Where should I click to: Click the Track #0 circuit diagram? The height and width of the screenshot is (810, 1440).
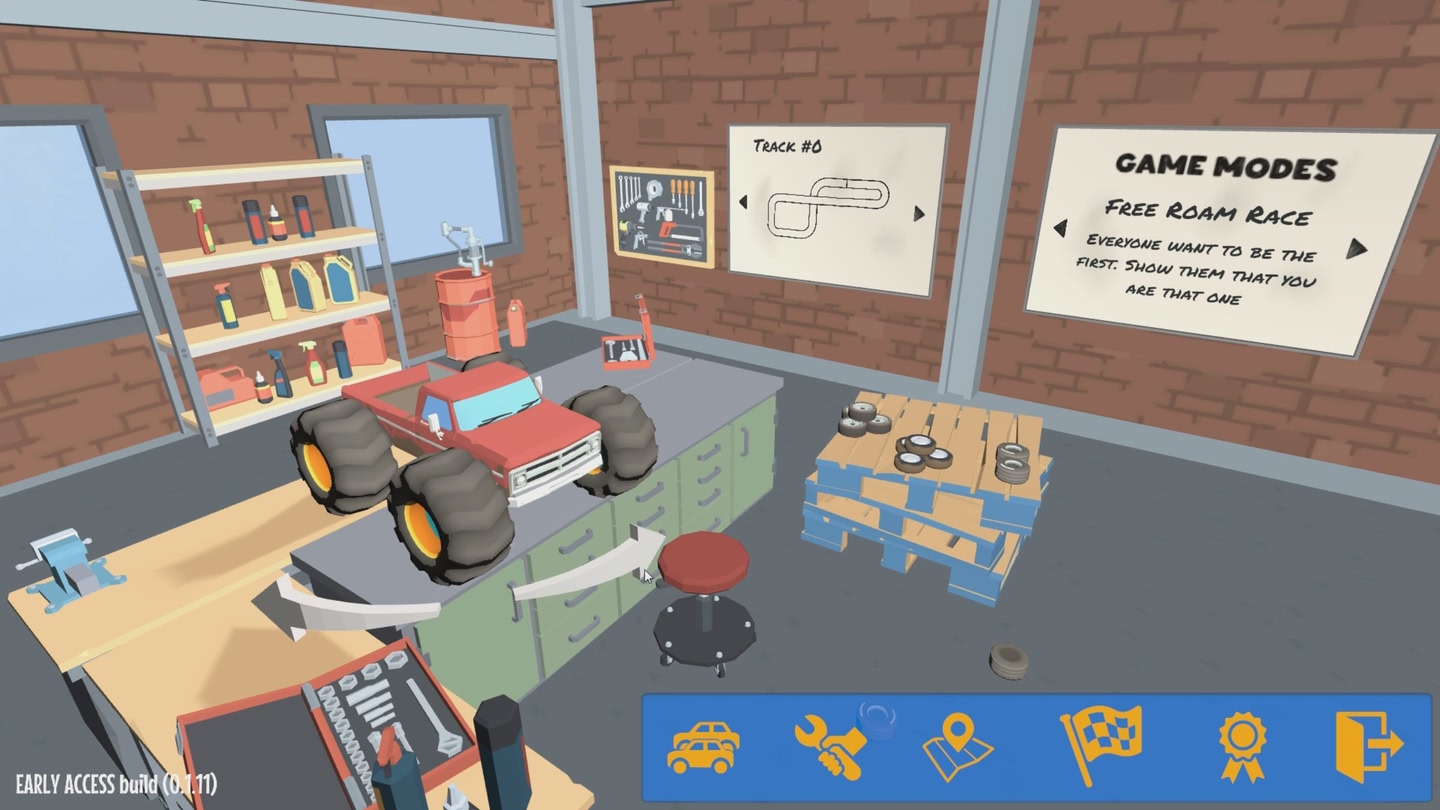click(830, 207)
